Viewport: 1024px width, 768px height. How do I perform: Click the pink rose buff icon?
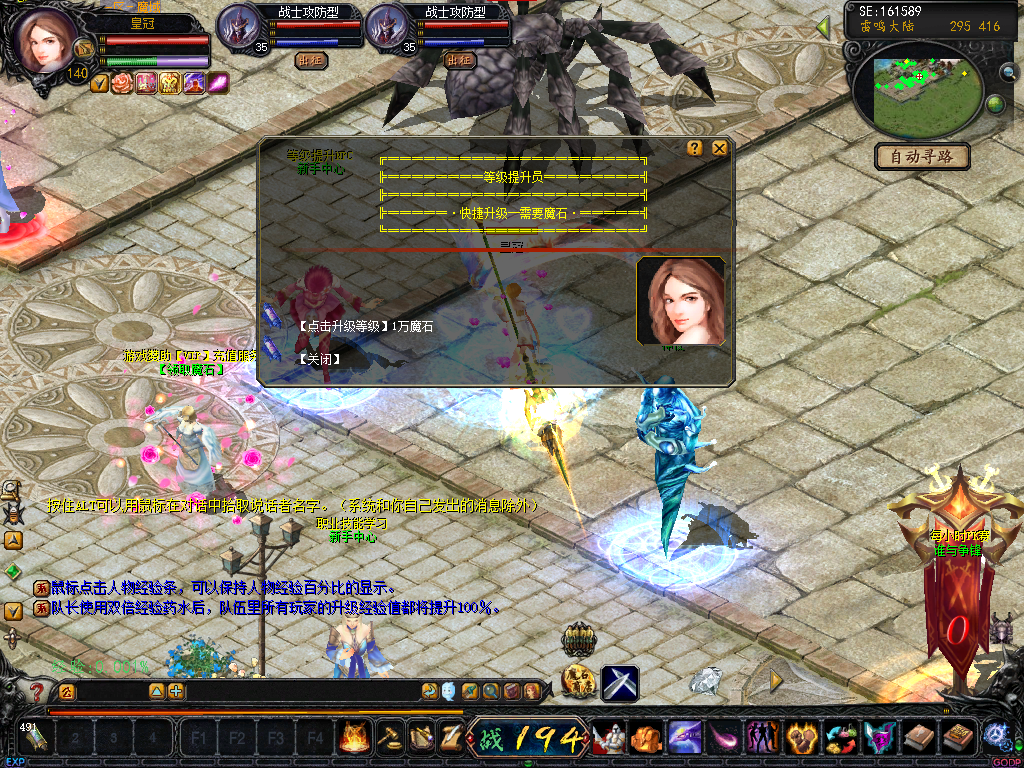coord(122,83)
